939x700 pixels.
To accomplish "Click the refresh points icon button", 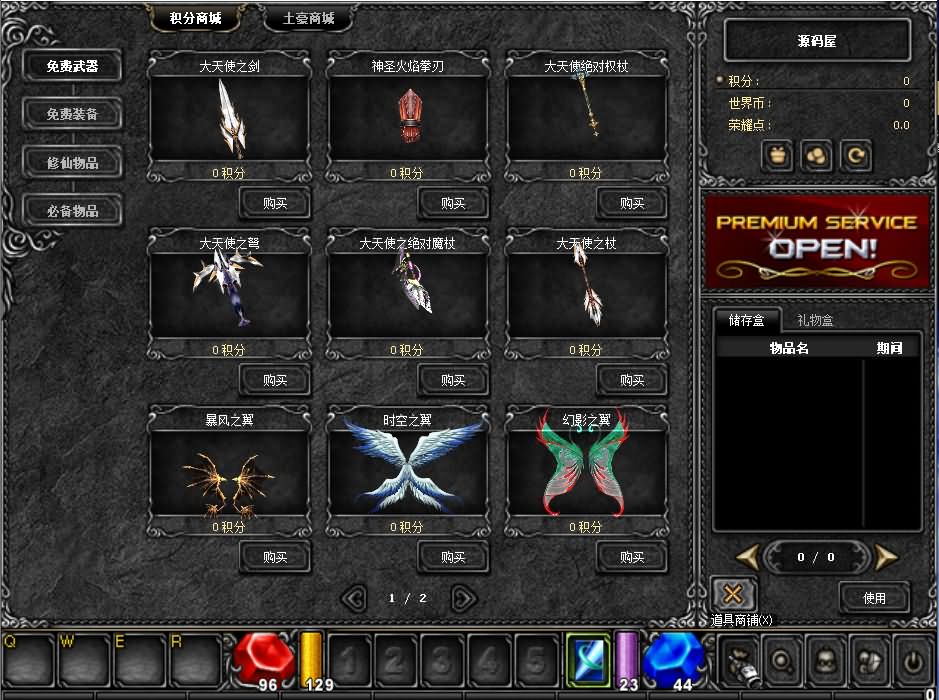I will tap(856, 156).
